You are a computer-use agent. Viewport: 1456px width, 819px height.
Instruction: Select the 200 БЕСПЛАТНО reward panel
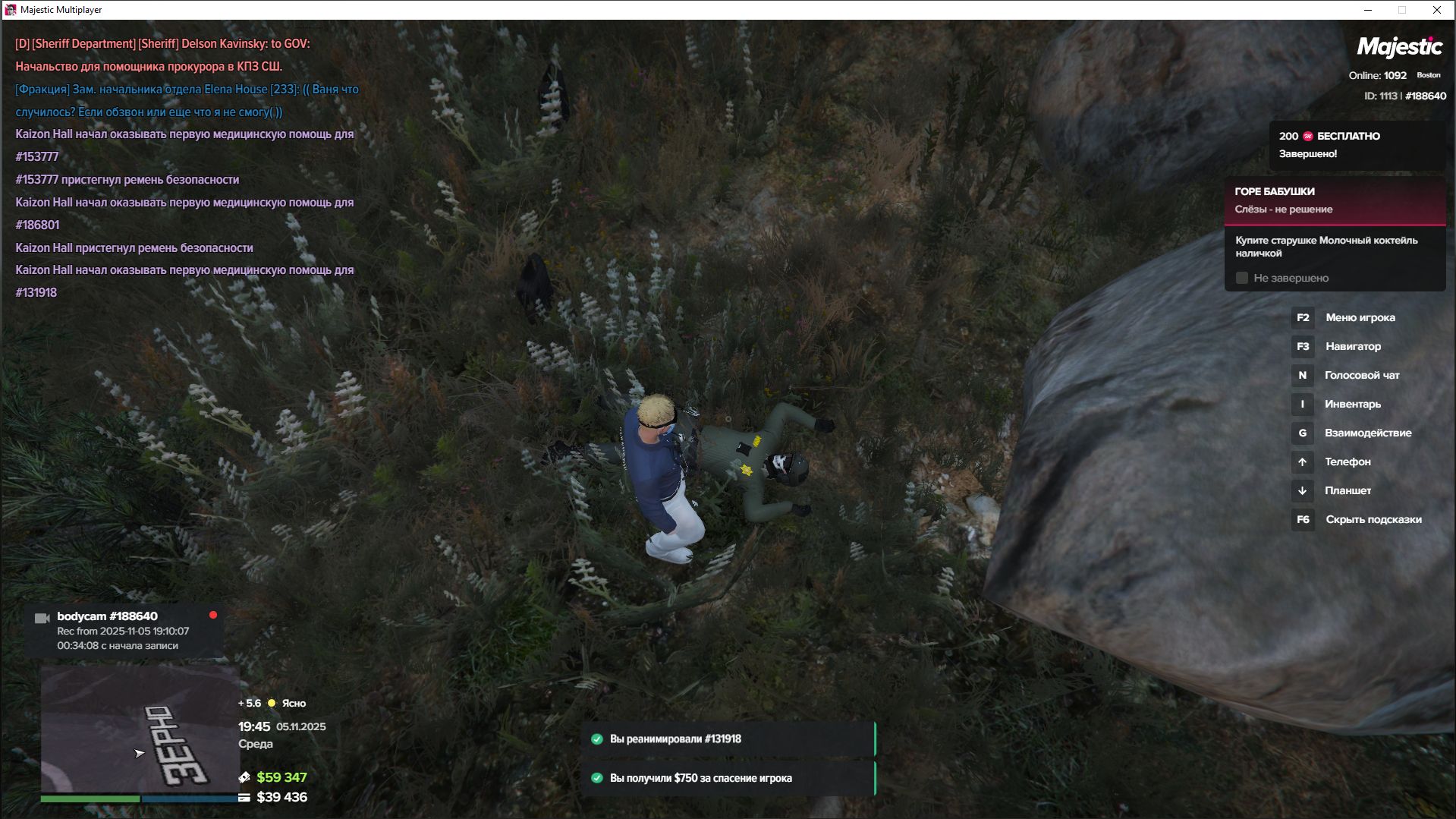click(1356, 145)
